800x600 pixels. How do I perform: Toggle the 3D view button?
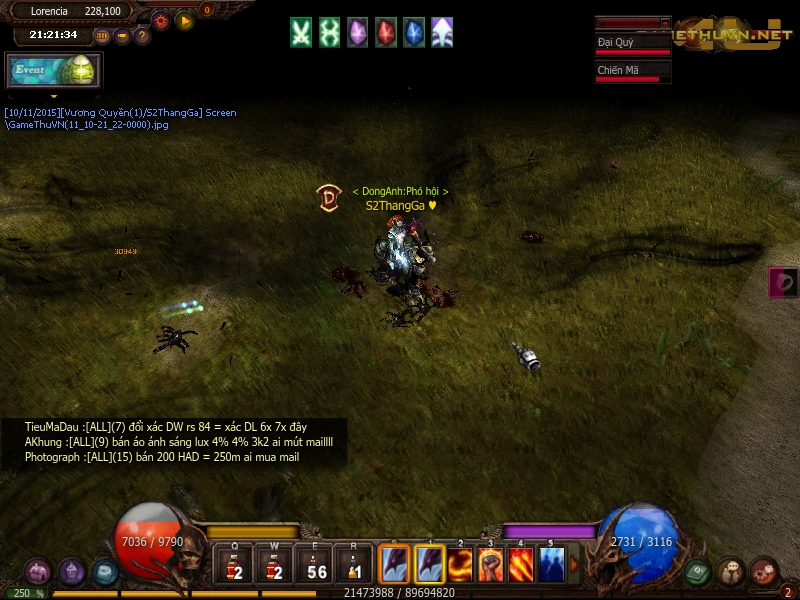102,36
